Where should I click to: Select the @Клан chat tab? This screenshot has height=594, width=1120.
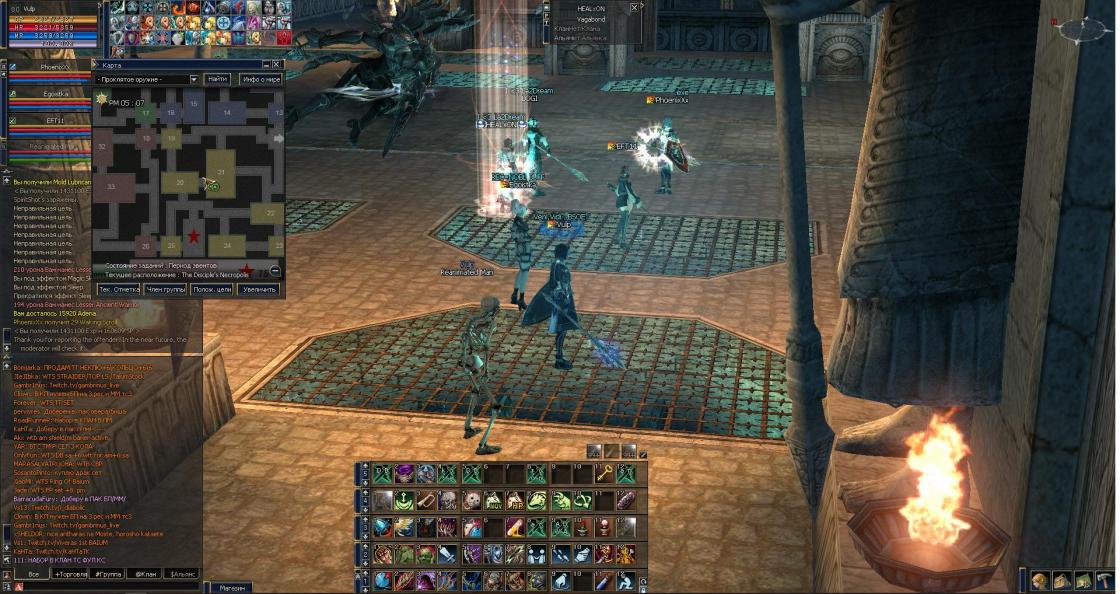click(x=147, y=575)
